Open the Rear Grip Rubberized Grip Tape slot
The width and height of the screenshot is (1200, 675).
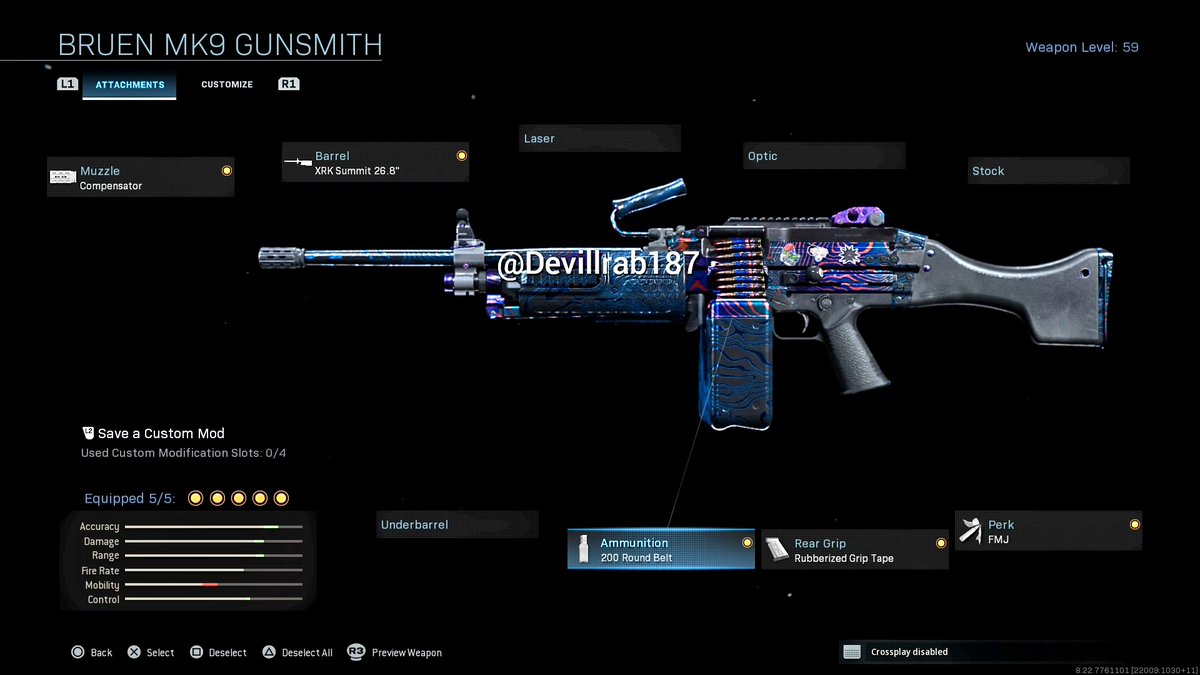coord(855,551)
